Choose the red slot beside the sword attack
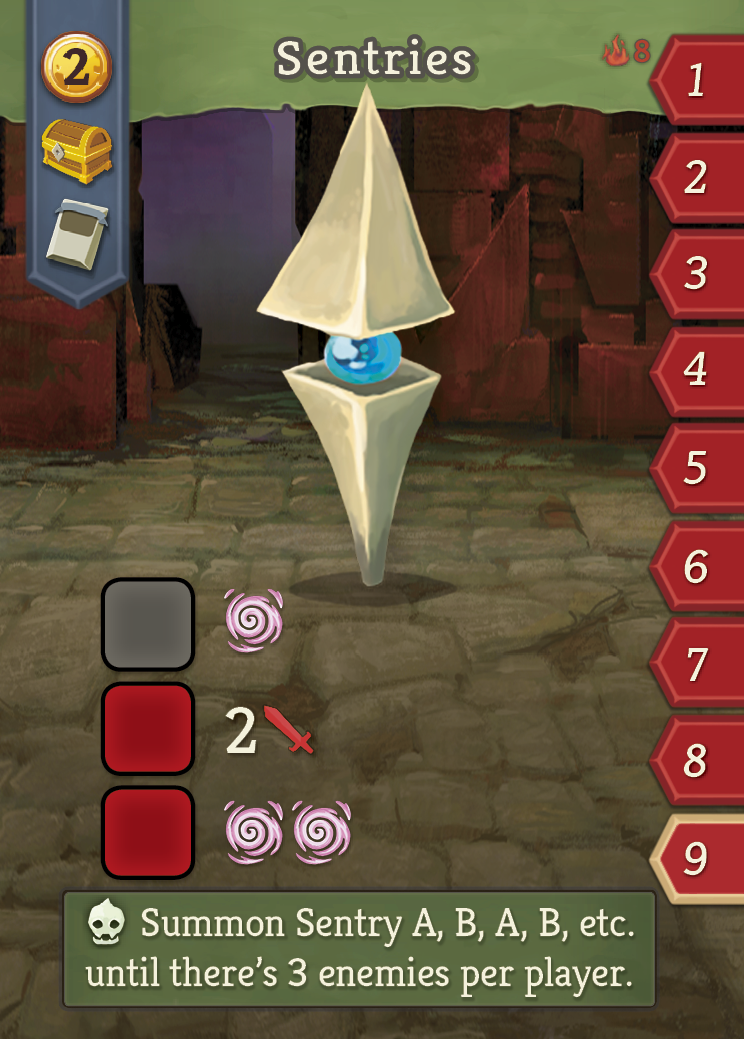 [148, 729]
